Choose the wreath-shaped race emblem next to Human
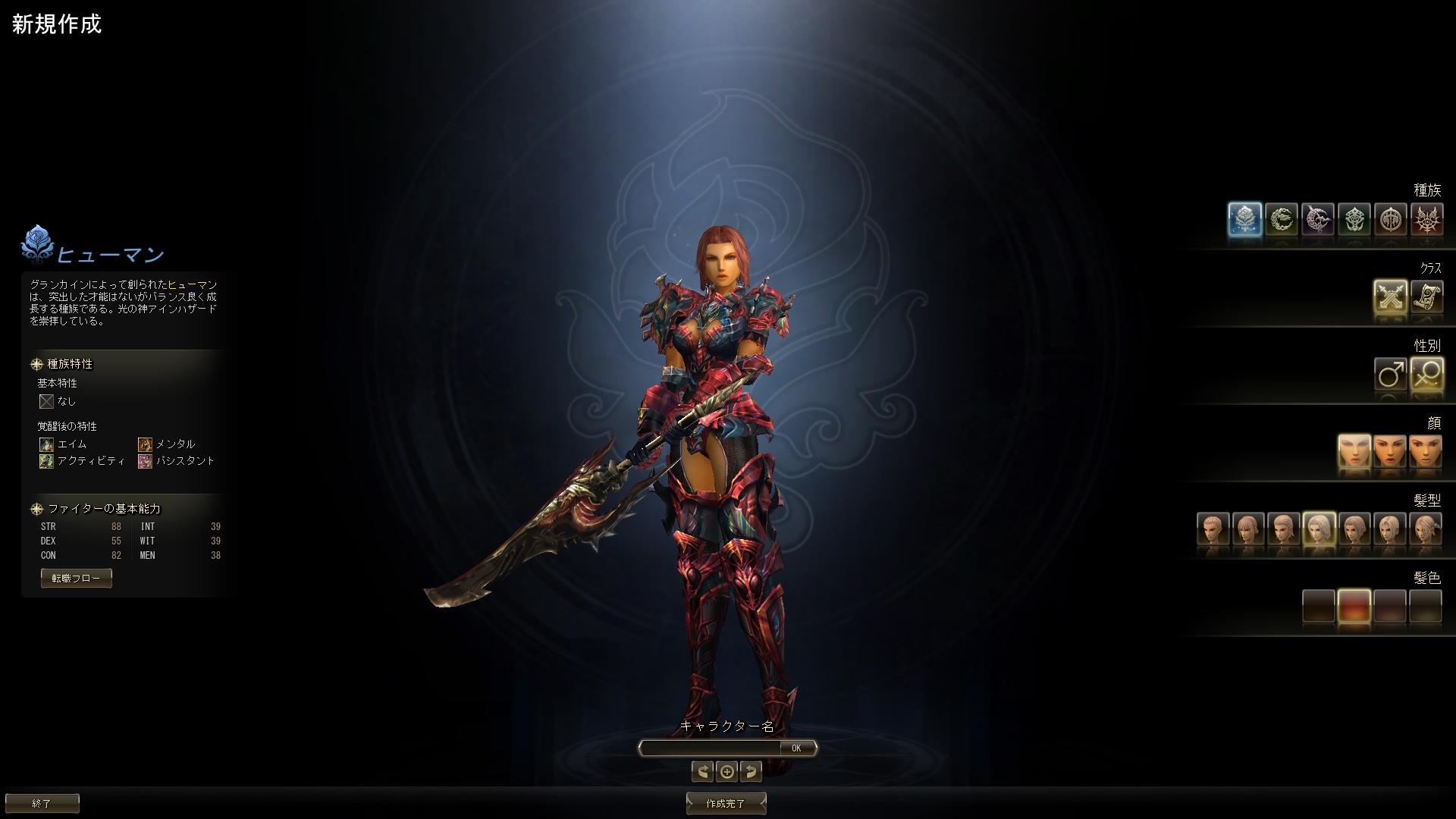This screenshot has height=819, width=1456. coord(1281,220)
